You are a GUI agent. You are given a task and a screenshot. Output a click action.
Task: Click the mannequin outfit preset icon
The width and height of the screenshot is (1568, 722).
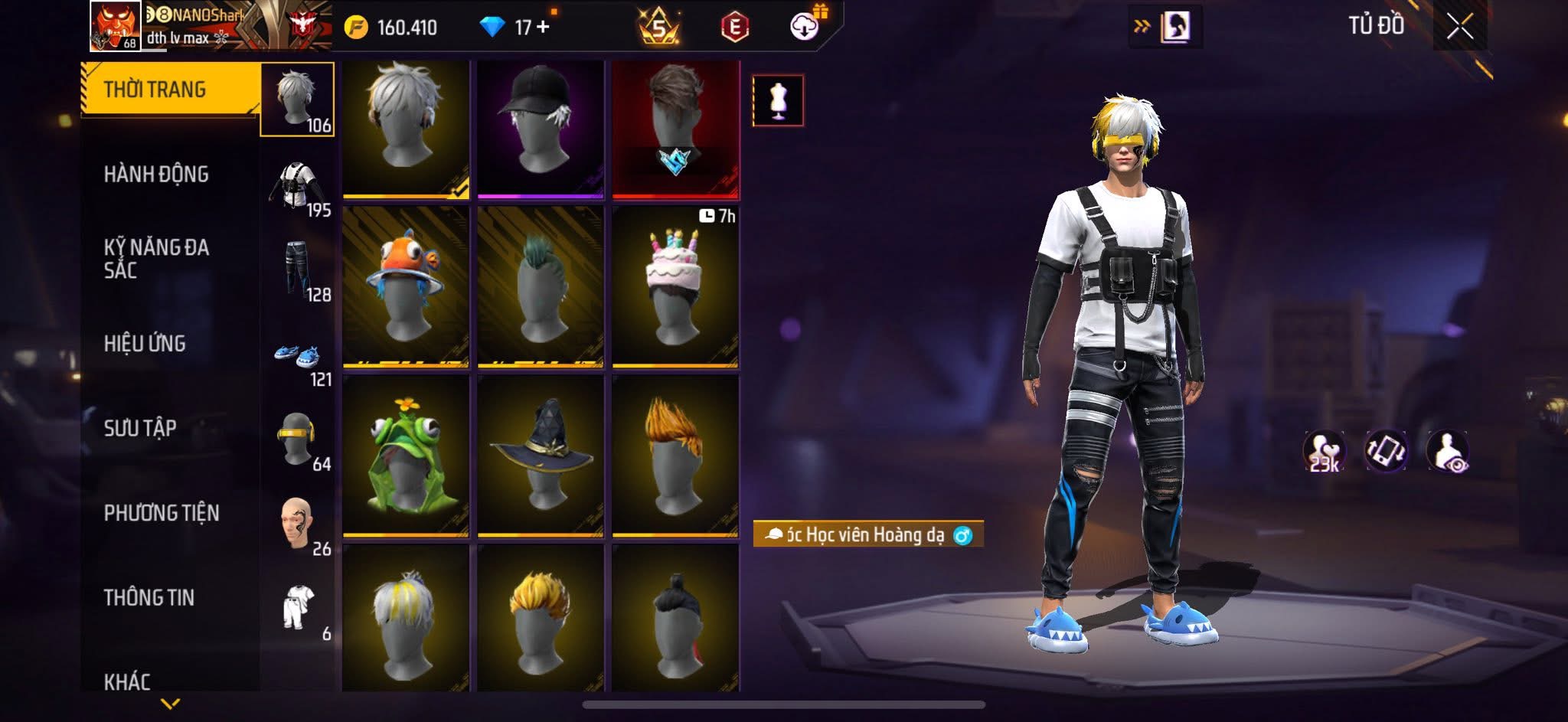pos(778,100)
